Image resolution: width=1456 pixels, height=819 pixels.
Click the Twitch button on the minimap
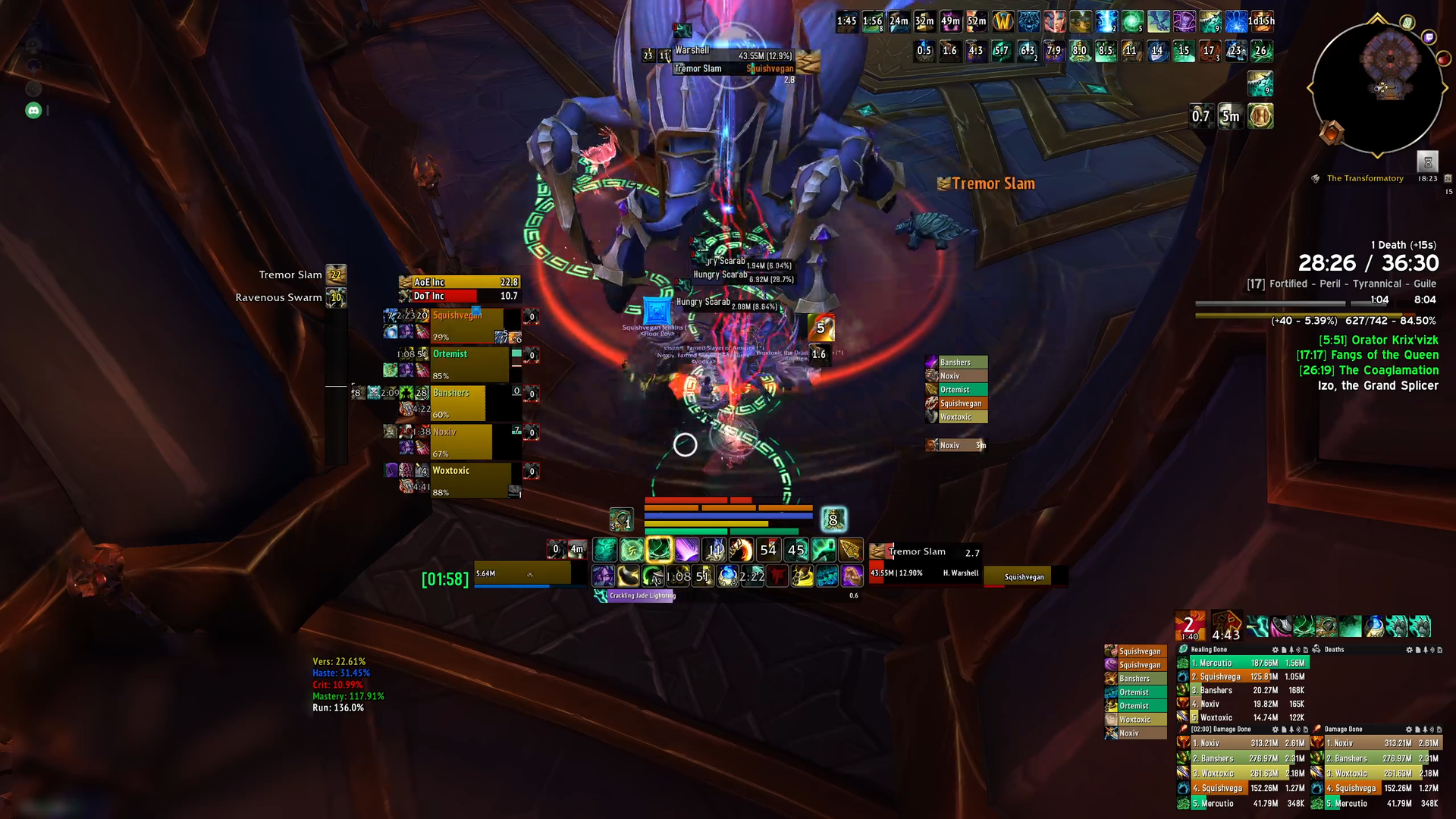point(1429,37)
